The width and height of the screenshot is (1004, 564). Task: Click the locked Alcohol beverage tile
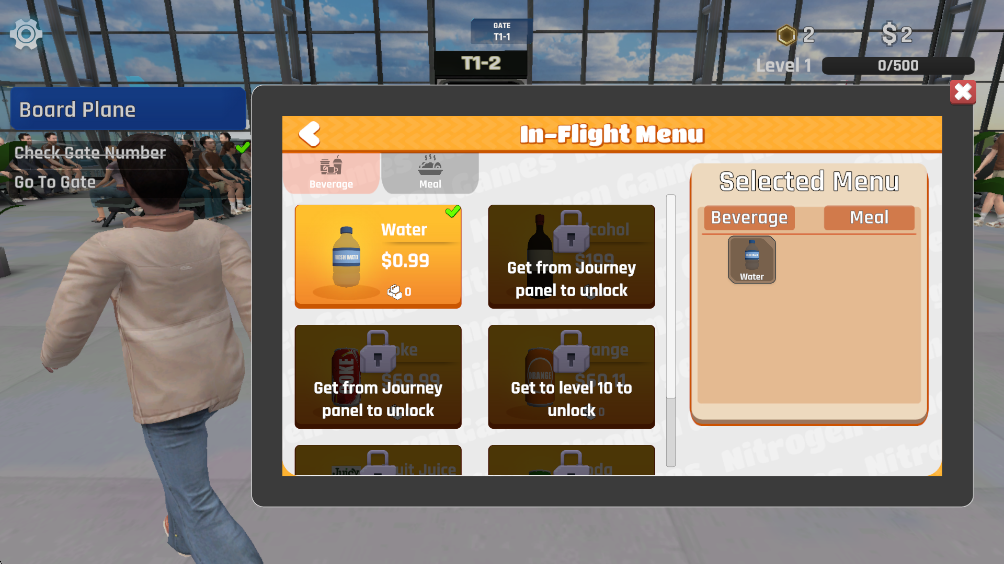click(x=571, y=257)
